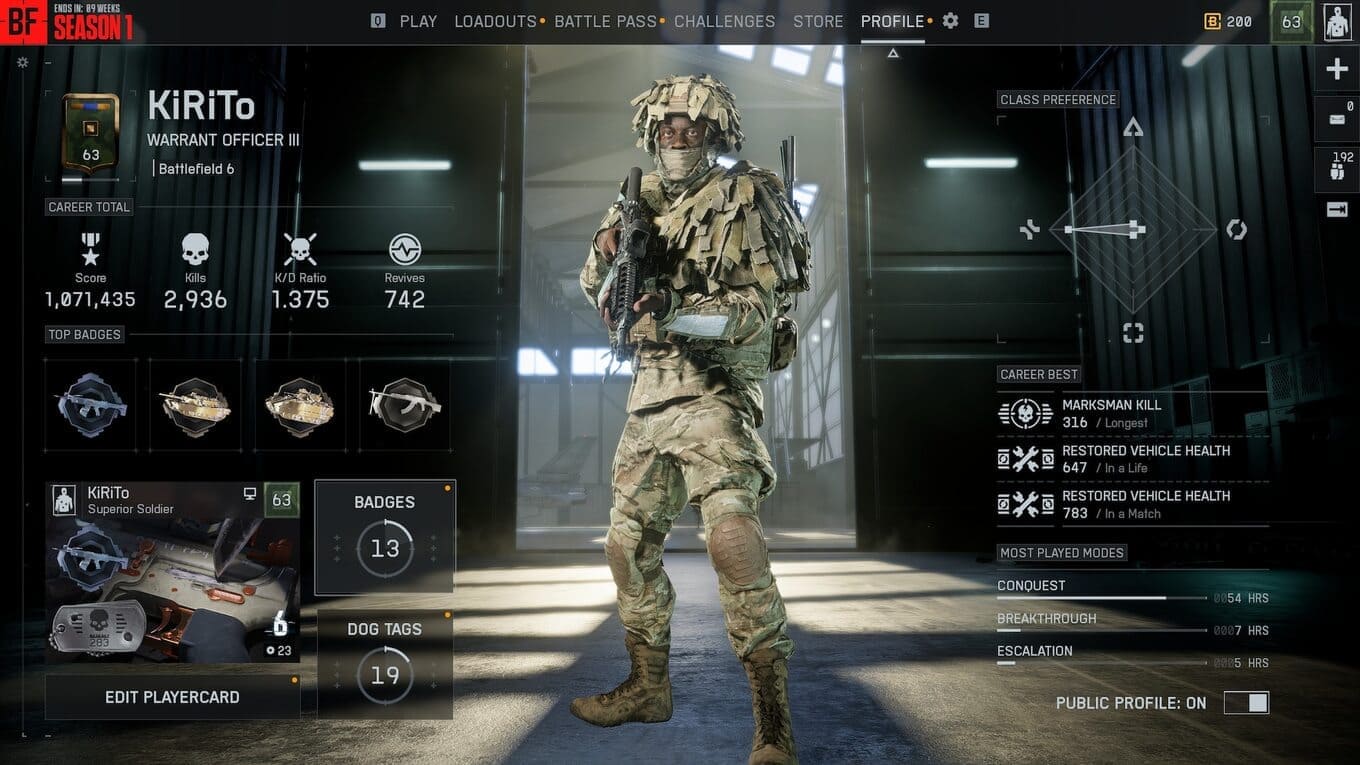Go to the Challenges tab
1360x765 pixels.
pyautogui.click(x=724, y=21)
